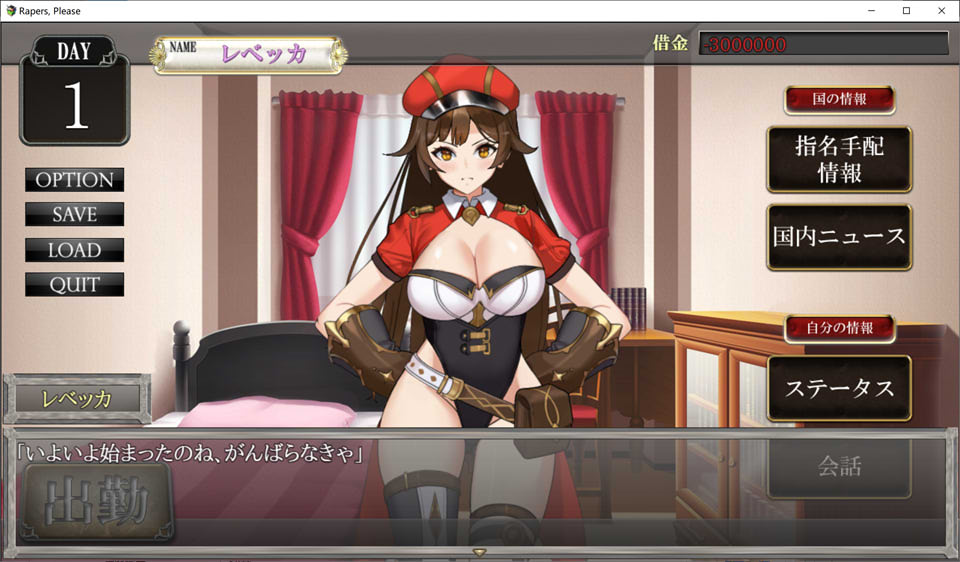Show the 国内ニュース domestic news
Image resolution: width=960 pixels, height=562 pixels.
tap(839, 237)
